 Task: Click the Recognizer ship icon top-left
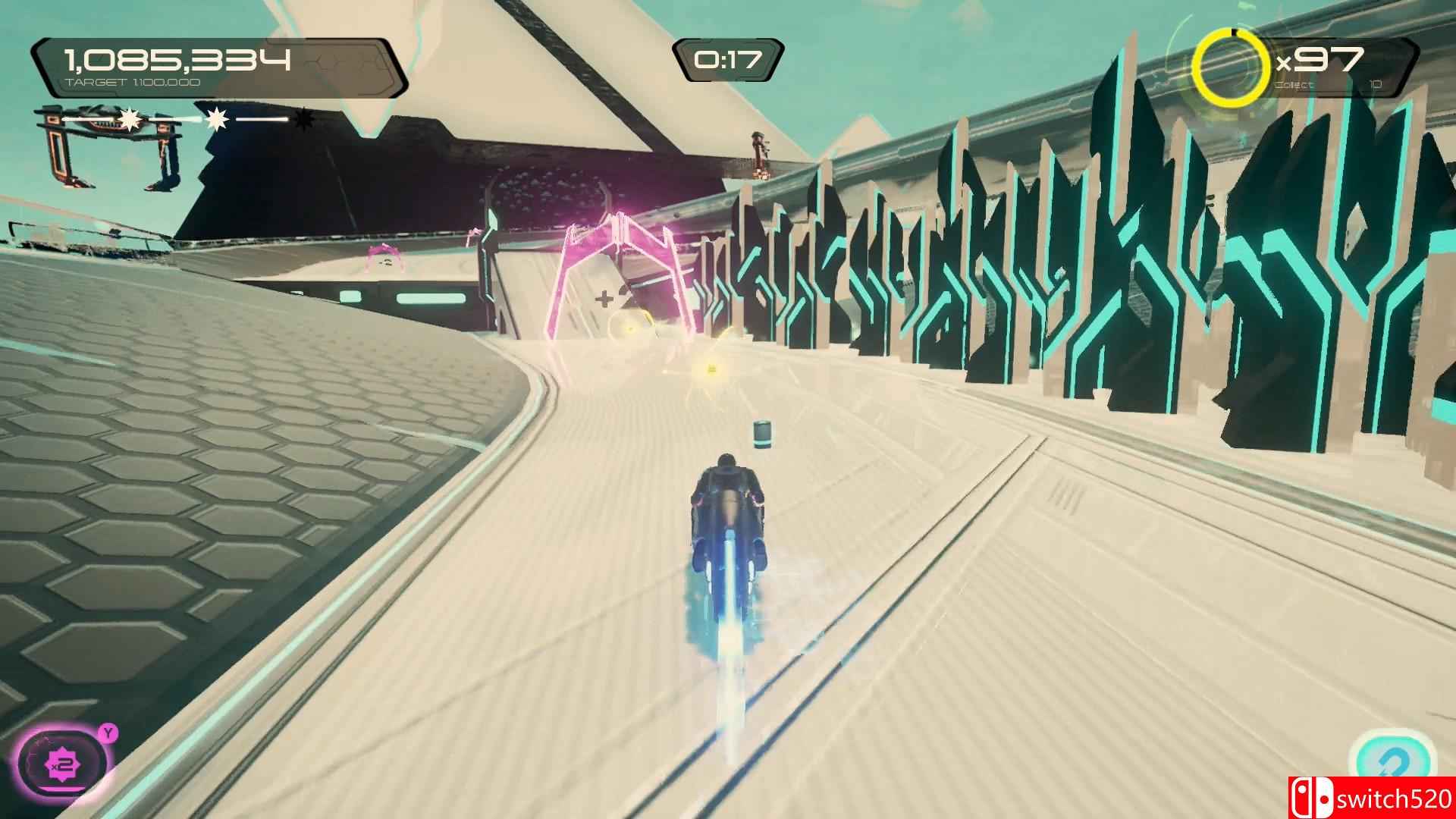[x=110, y=144]
